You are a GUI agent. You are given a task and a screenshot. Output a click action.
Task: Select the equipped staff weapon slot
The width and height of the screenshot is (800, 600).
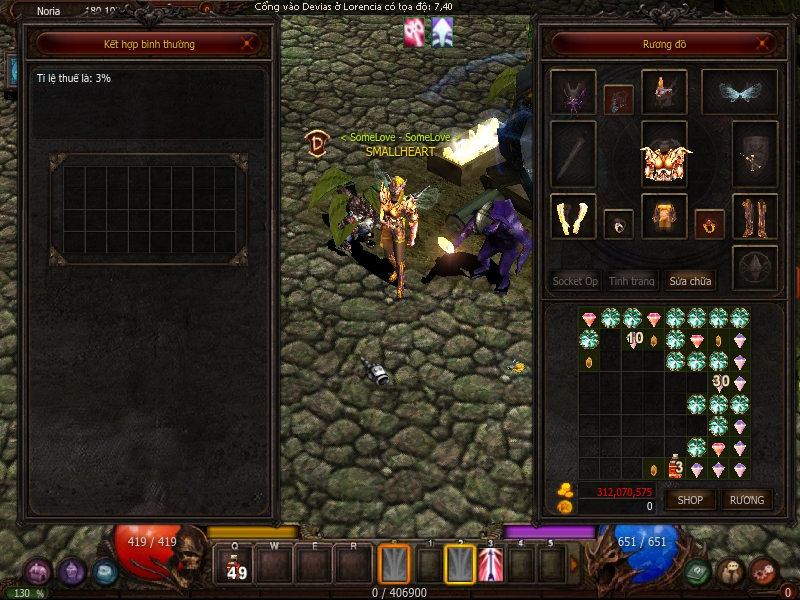[x=573, y=154]
